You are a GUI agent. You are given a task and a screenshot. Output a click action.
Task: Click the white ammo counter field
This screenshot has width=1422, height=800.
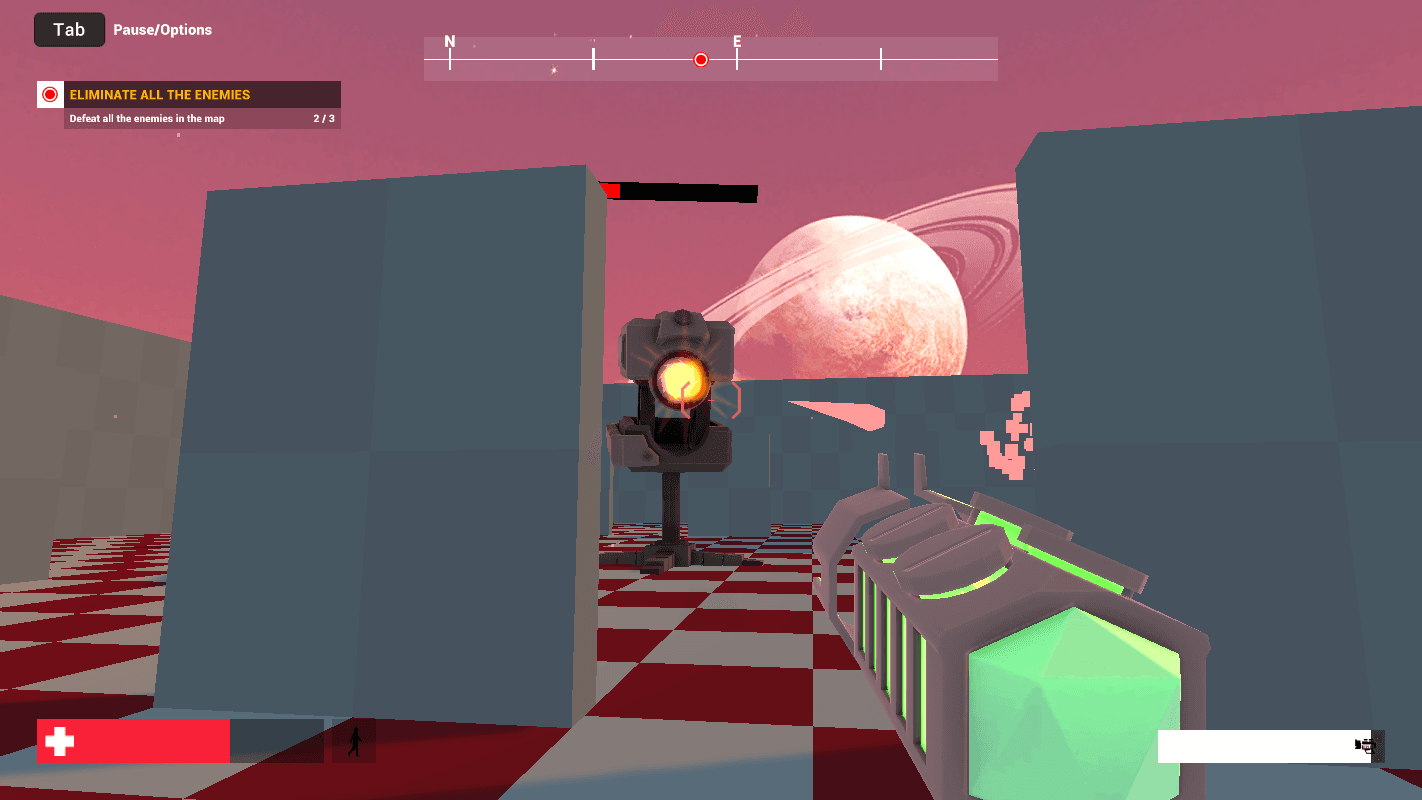pyautogui.click(x=1260, y=746)
